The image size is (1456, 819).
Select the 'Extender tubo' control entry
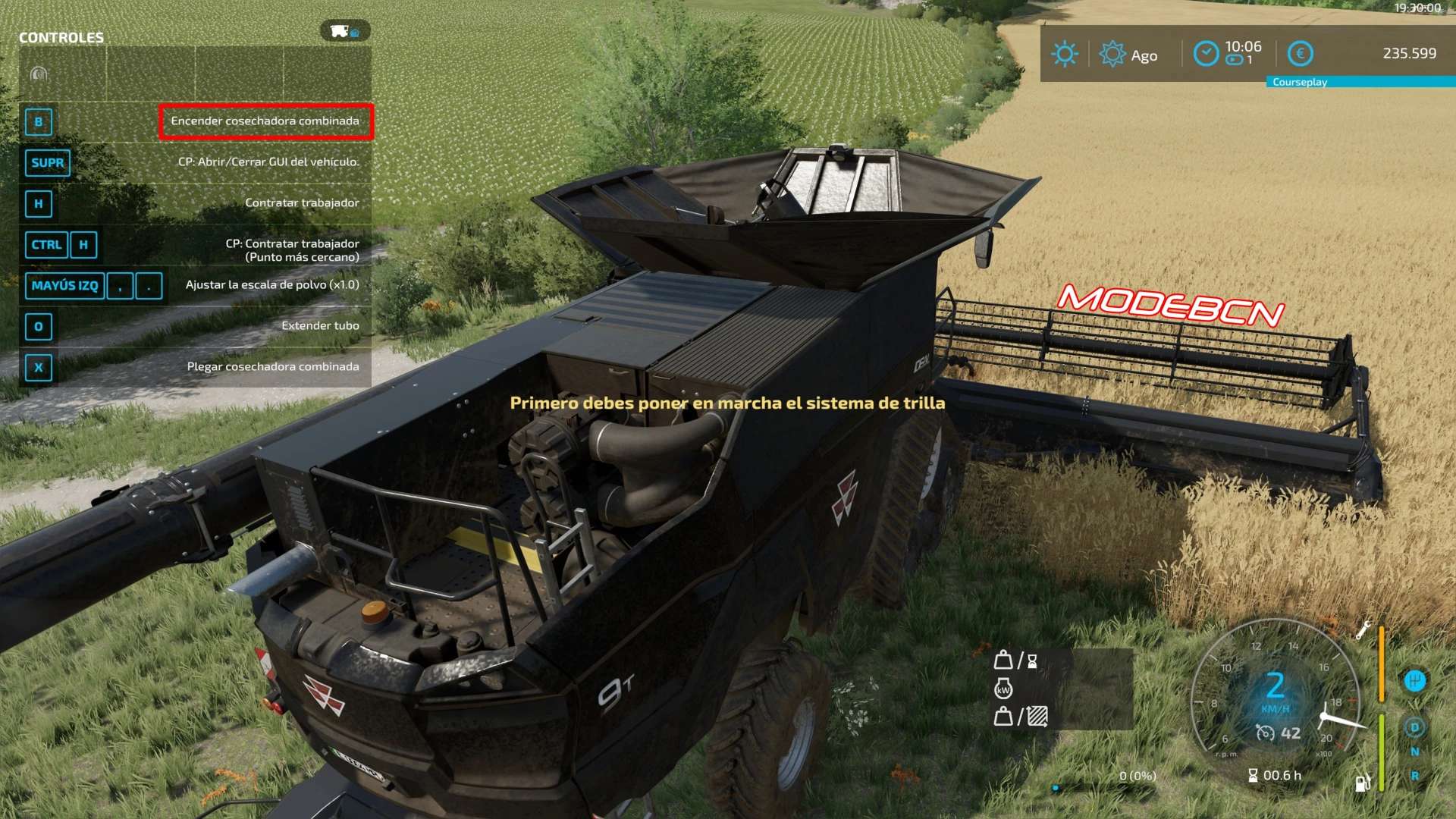(x=320, y=326)
